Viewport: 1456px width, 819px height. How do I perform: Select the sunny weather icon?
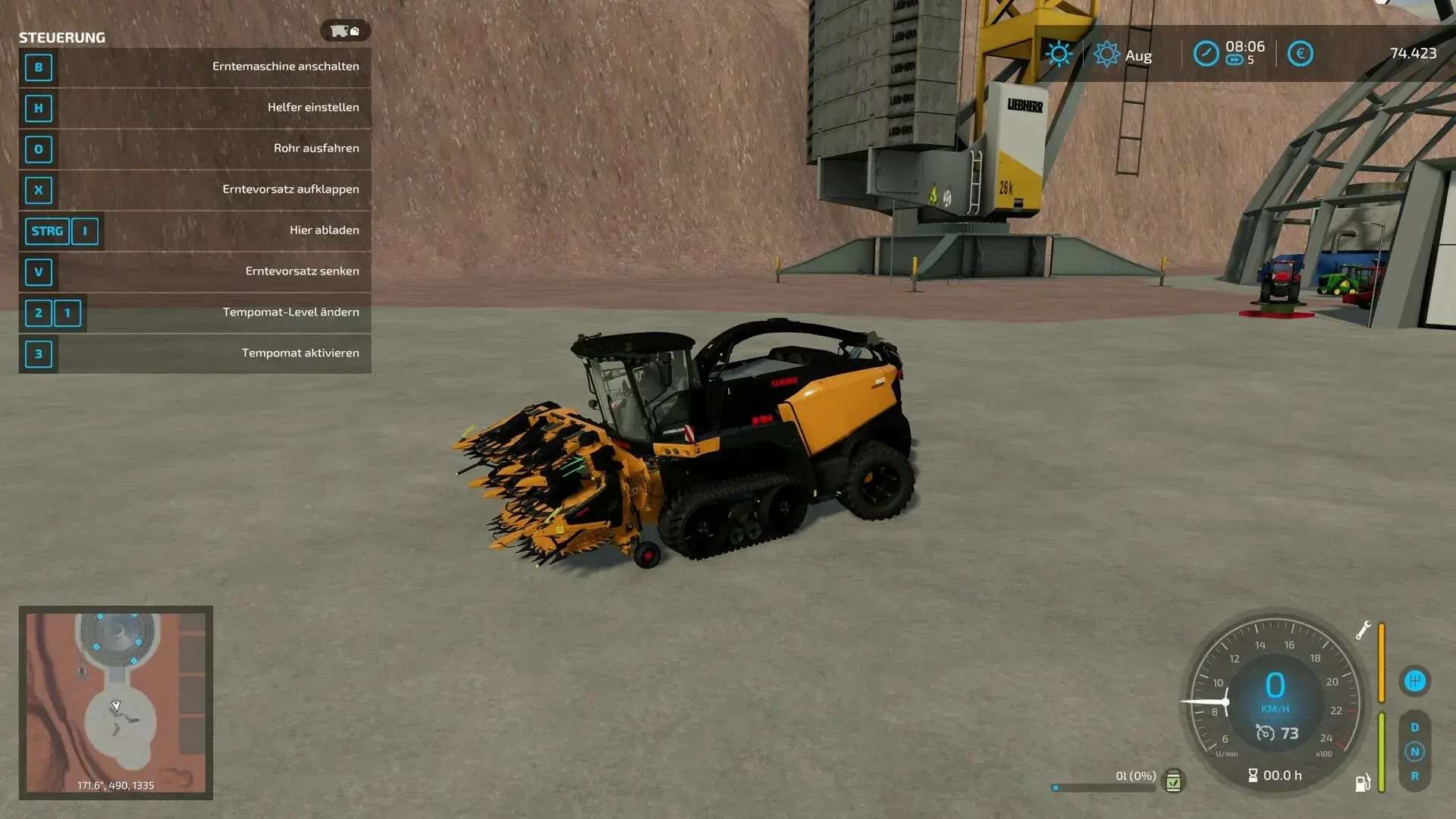tap(1059, 54)
